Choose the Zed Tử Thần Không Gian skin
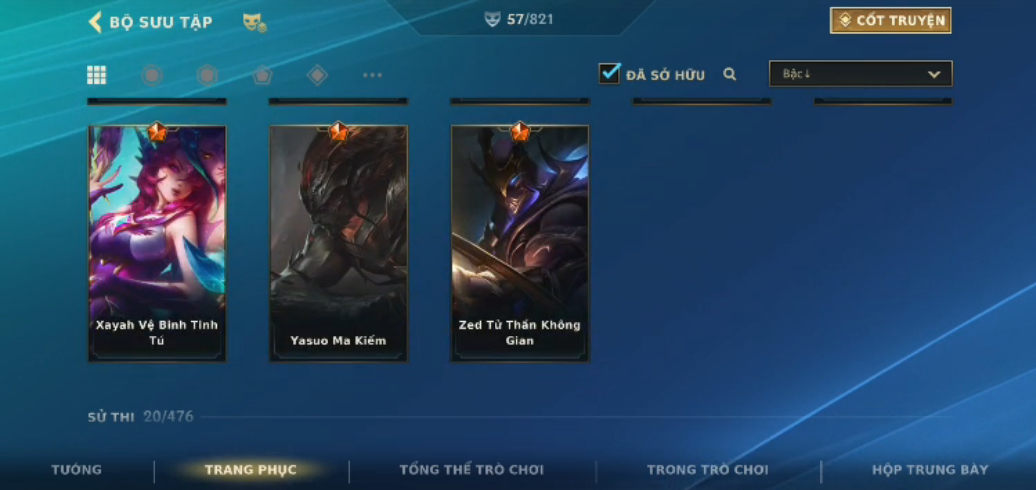 pos(520,243)
